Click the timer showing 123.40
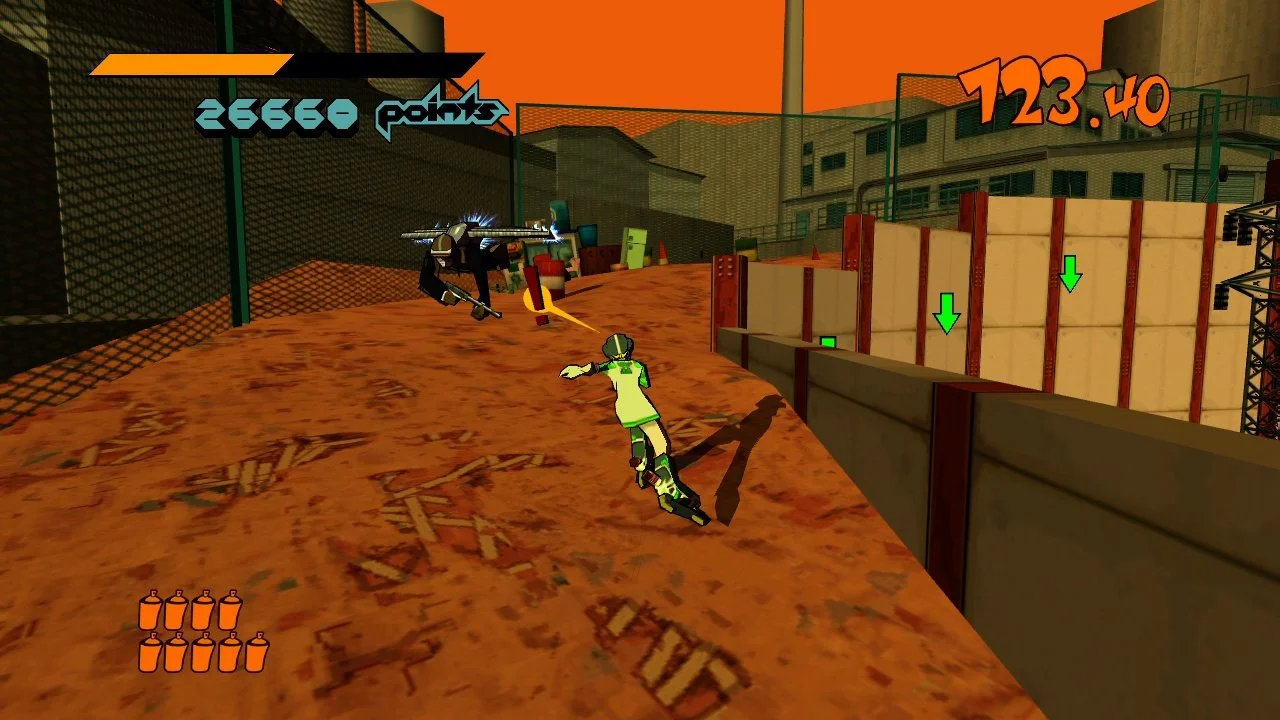Screen dimensions: 1280x720 [x=1064, y=90]
